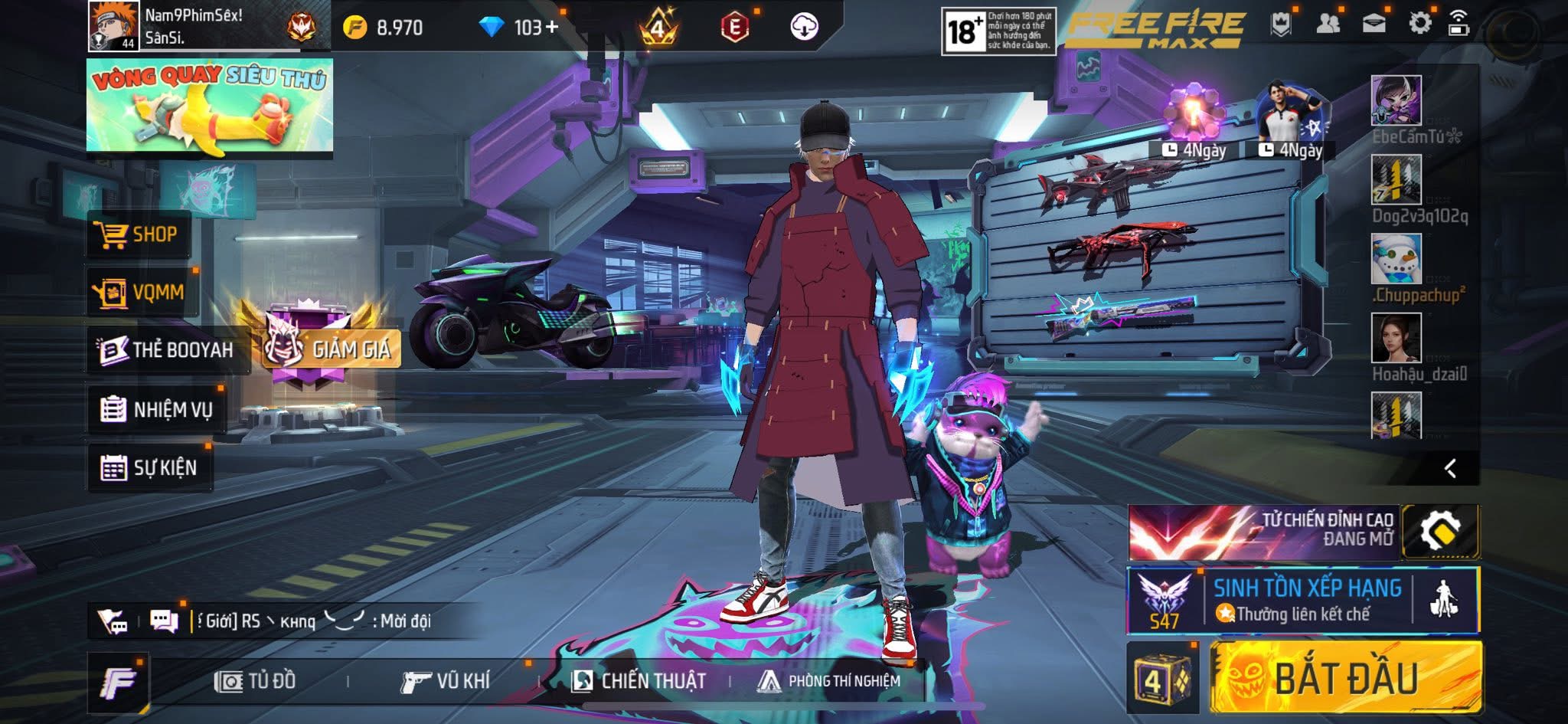Open the gear settings icon

(x=1419, y=23)
